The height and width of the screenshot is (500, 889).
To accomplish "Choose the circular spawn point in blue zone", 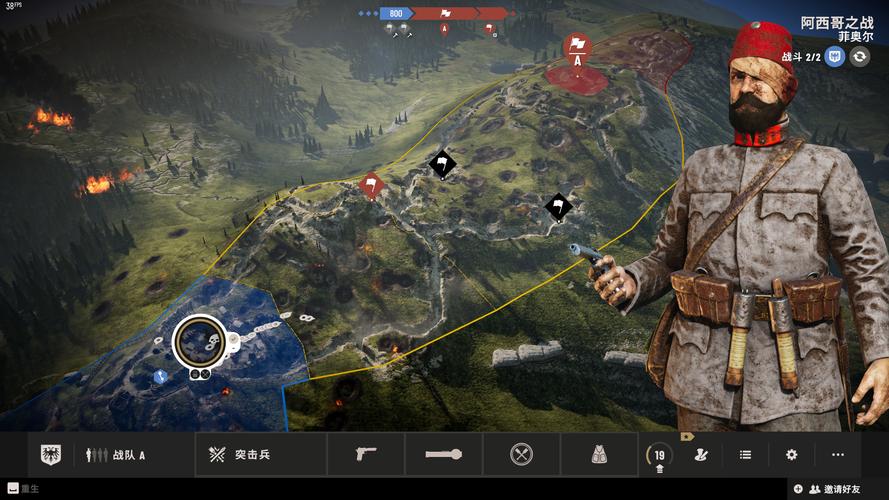I will click(199, 342).
